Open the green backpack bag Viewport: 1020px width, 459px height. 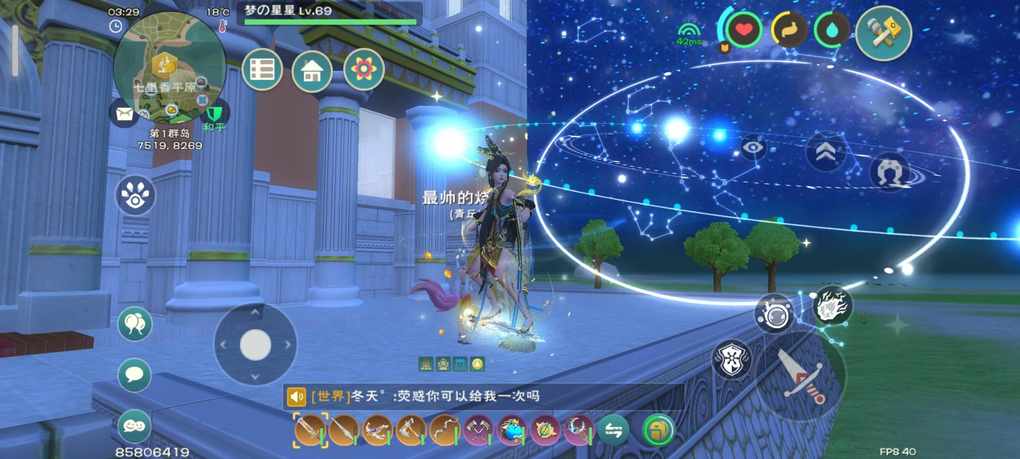pyautogui.click(x=658, y=430)
